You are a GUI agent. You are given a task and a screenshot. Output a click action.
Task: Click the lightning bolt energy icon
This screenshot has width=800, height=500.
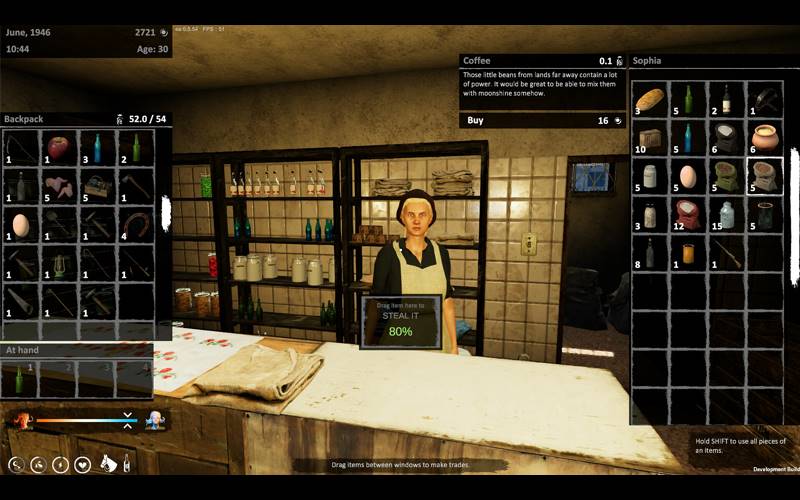(x=59, y=464)
